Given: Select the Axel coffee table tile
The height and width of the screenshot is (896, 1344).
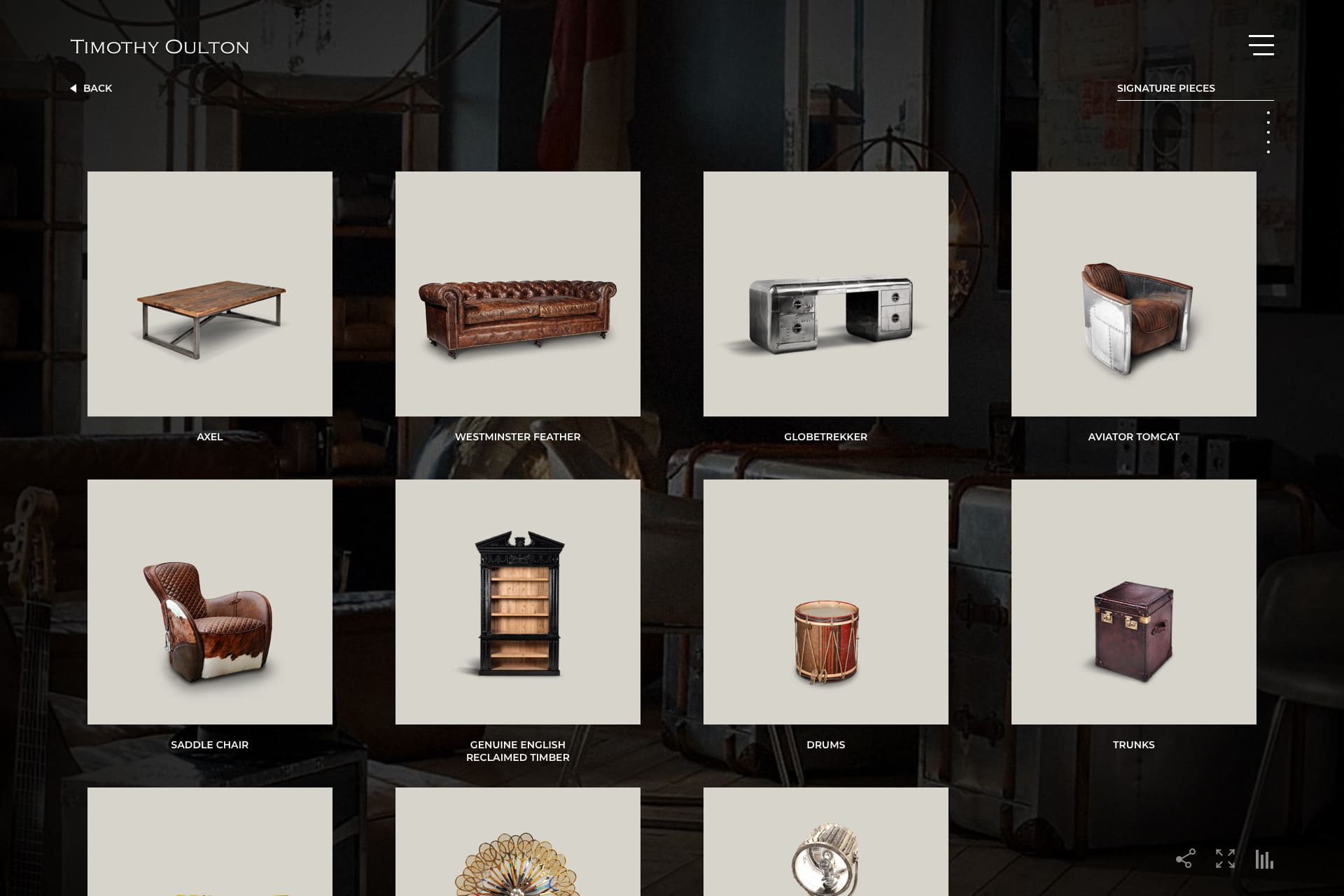Looking at the screenshot, I should pos(210,294).
